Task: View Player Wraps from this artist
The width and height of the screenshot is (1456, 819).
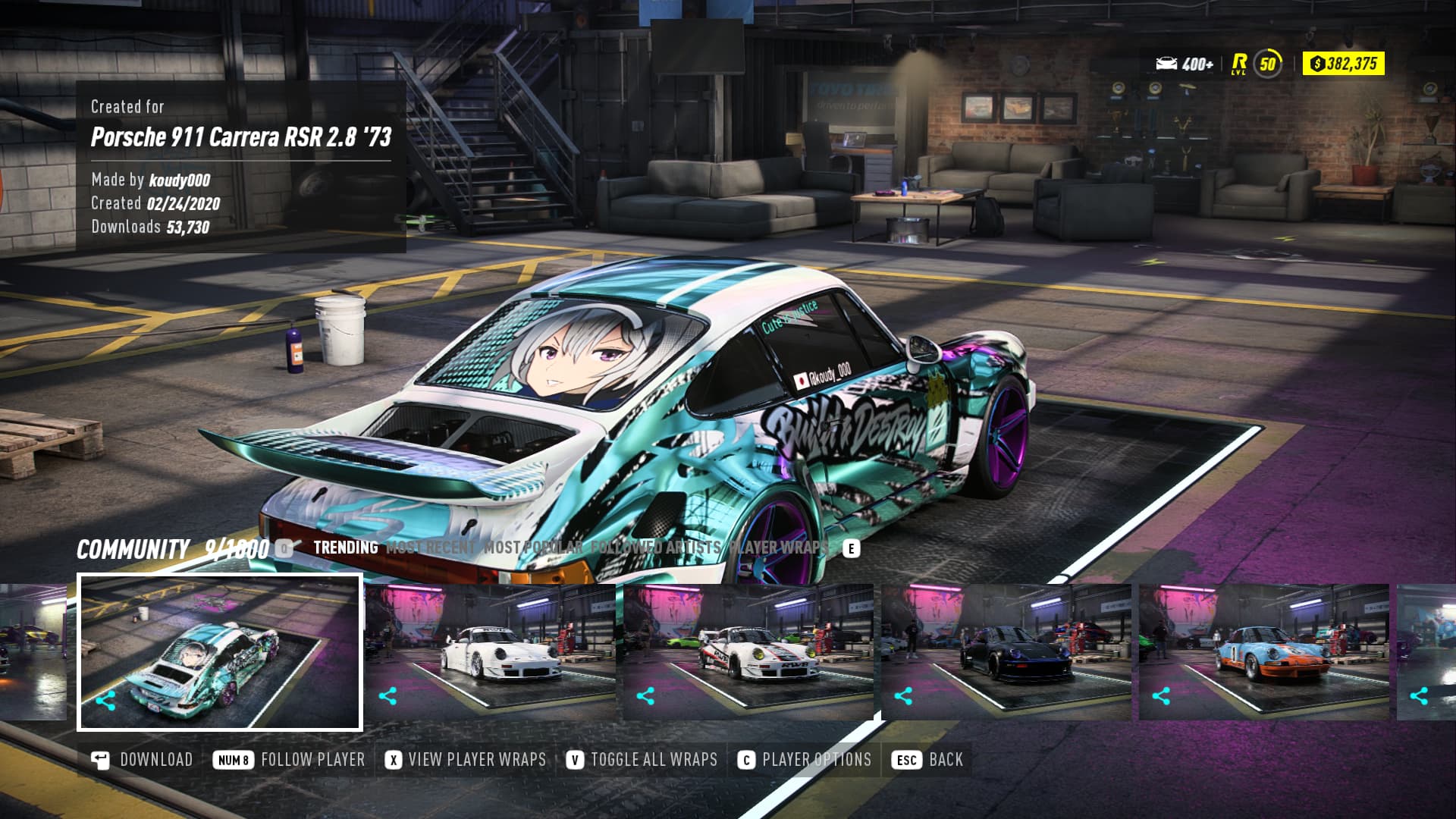Action: [x=466, y=760]
